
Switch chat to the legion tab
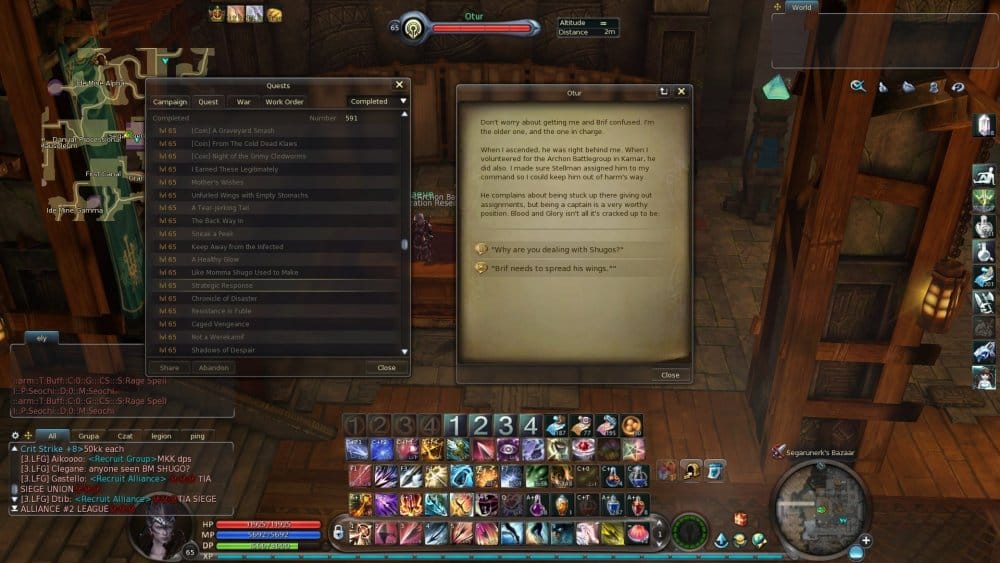pos(161,436)
